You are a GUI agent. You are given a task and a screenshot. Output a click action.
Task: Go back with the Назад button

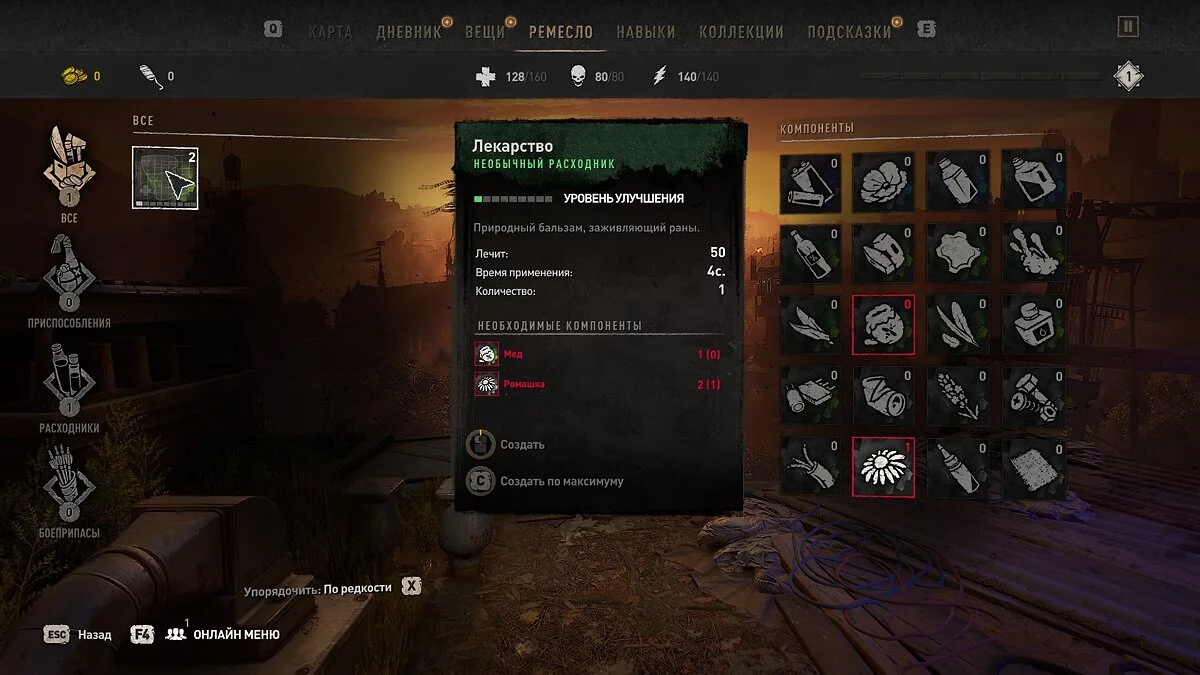(x=80, y=634)
